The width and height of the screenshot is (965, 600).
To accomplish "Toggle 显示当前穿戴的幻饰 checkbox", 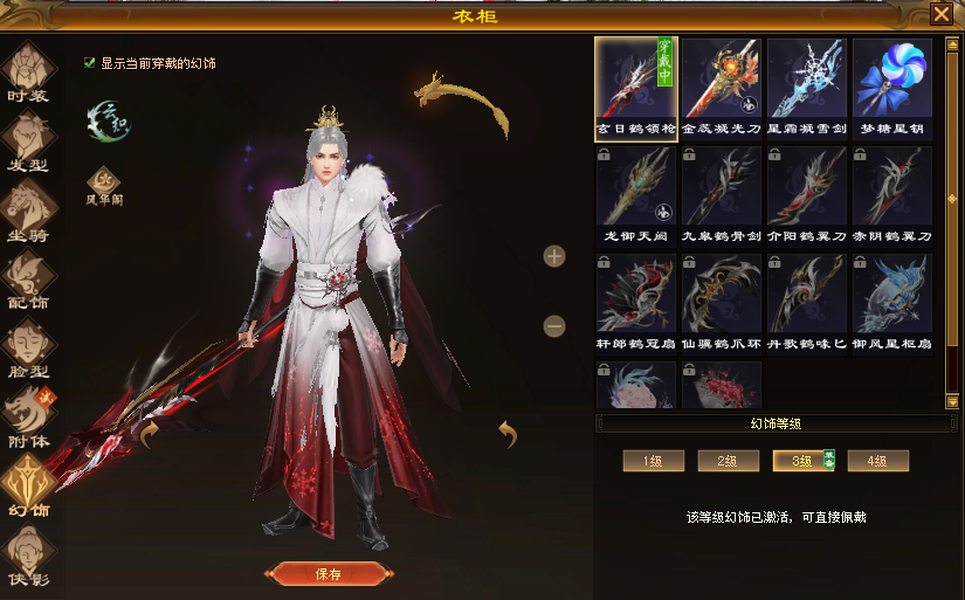I will (x=91, y=63).
